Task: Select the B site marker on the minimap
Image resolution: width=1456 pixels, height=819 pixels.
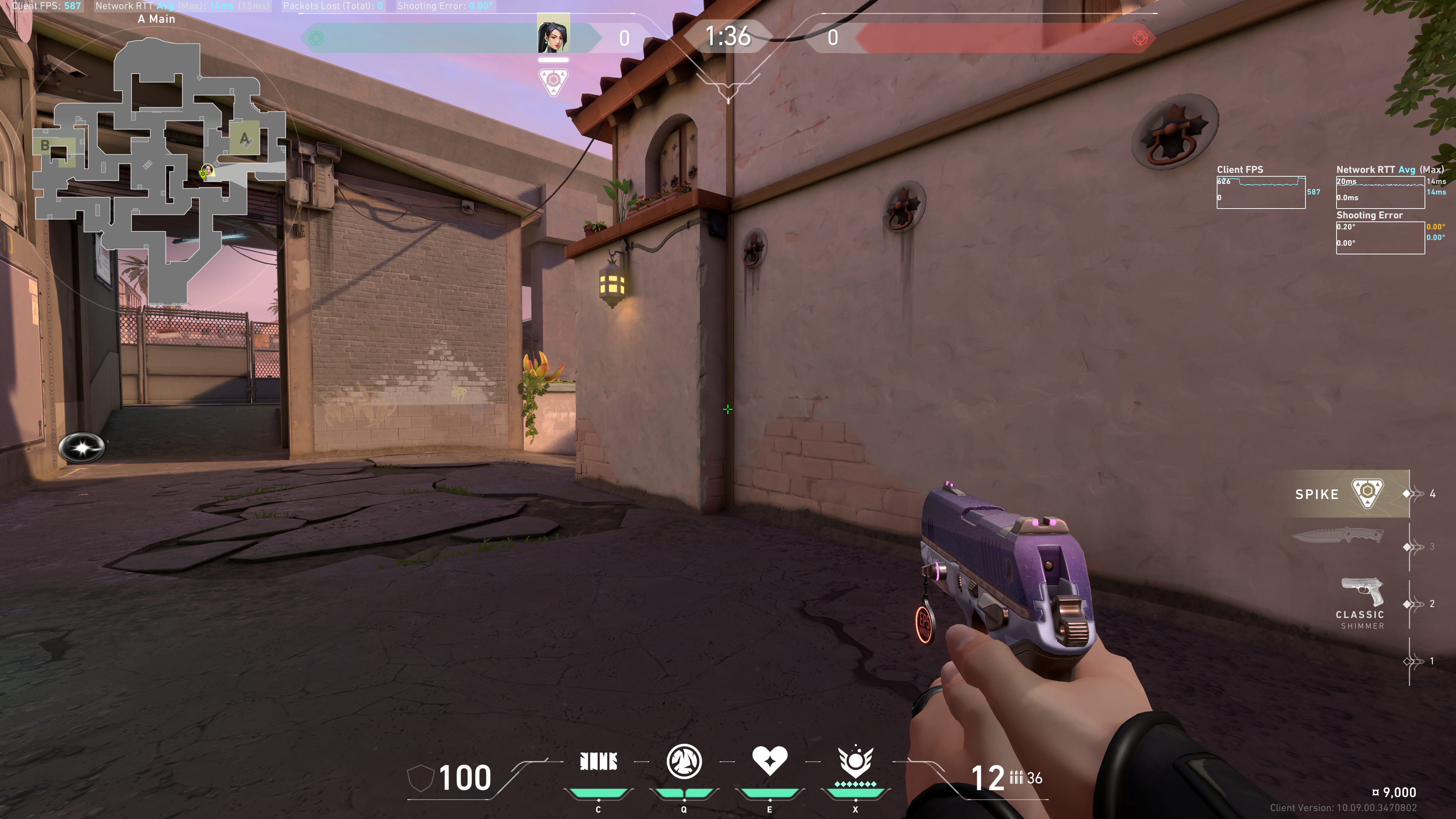Action: pos(46,146)
